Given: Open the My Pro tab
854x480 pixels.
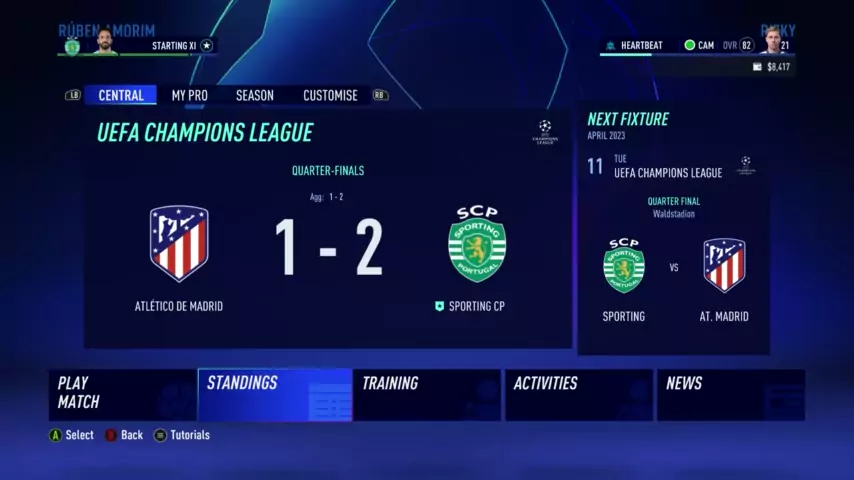Looking at the screenshot, I should 189,96.
